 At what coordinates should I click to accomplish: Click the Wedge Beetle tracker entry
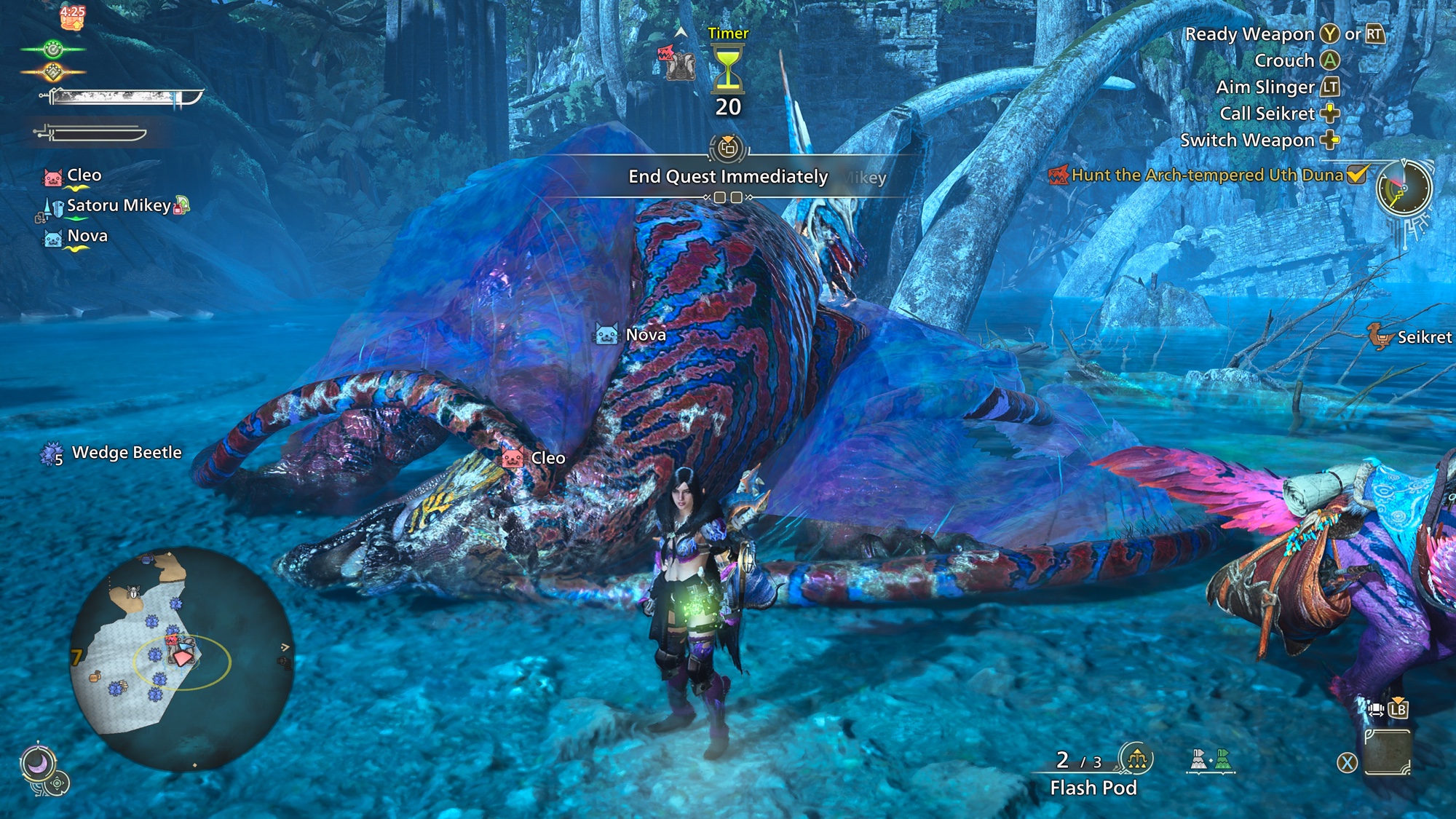[126, 453]
